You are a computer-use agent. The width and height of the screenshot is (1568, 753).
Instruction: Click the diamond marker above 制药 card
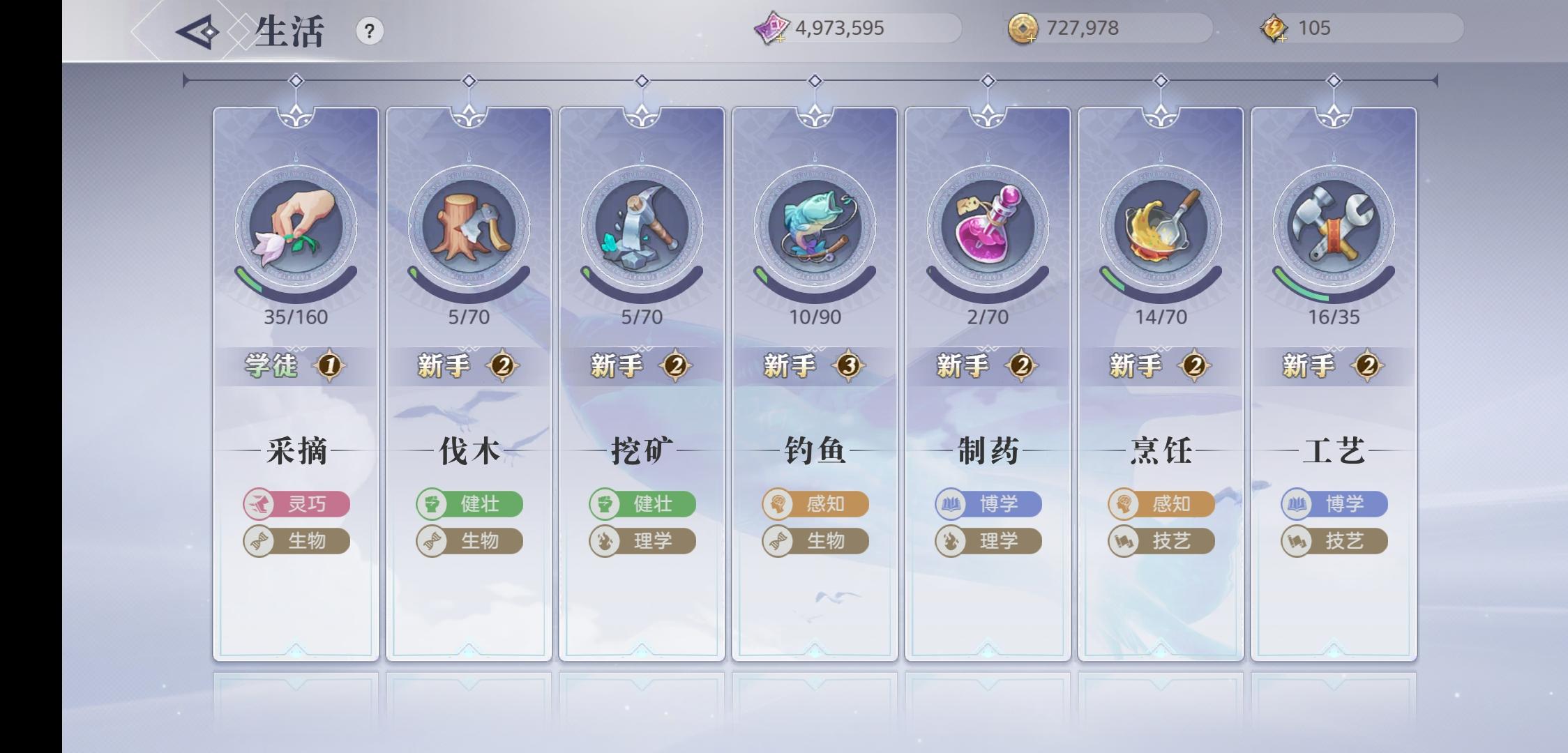click(987, 80)
